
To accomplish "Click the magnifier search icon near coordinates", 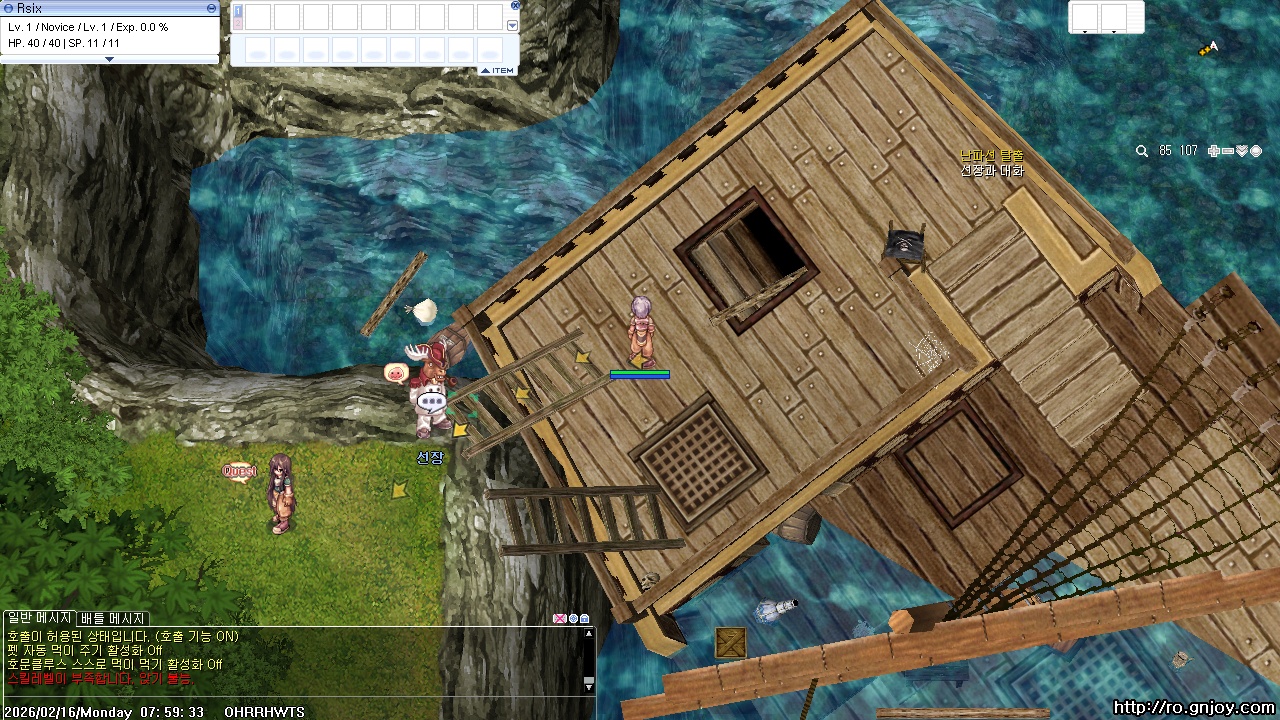I will pyautogui.click(x=1142, y=151).
